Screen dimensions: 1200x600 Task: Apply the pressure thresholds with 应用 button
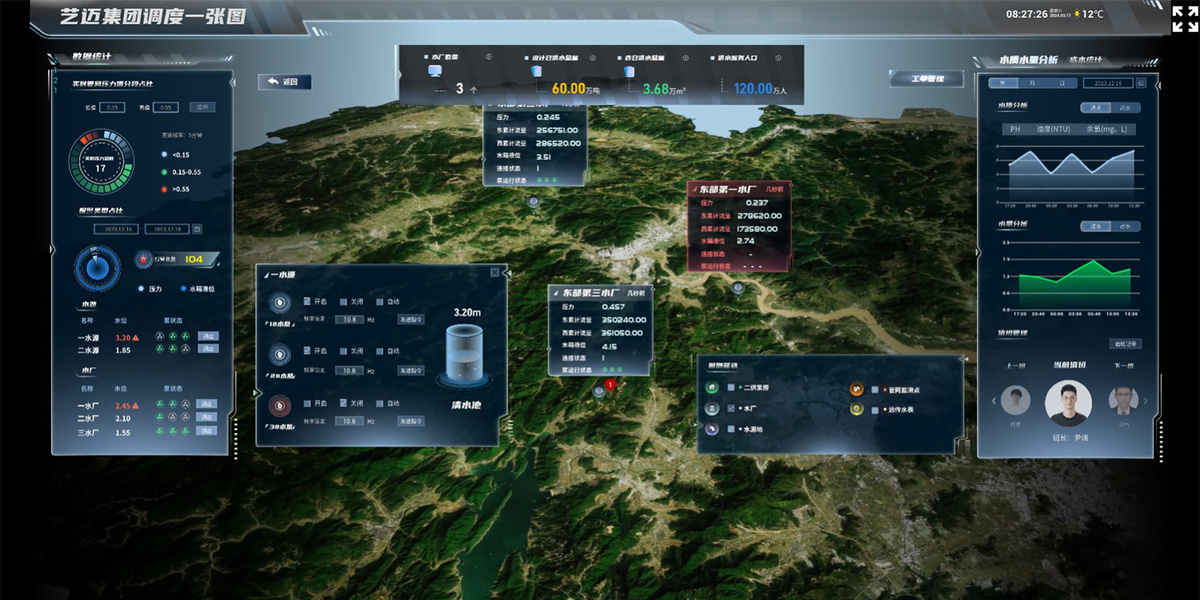point(202,107)
